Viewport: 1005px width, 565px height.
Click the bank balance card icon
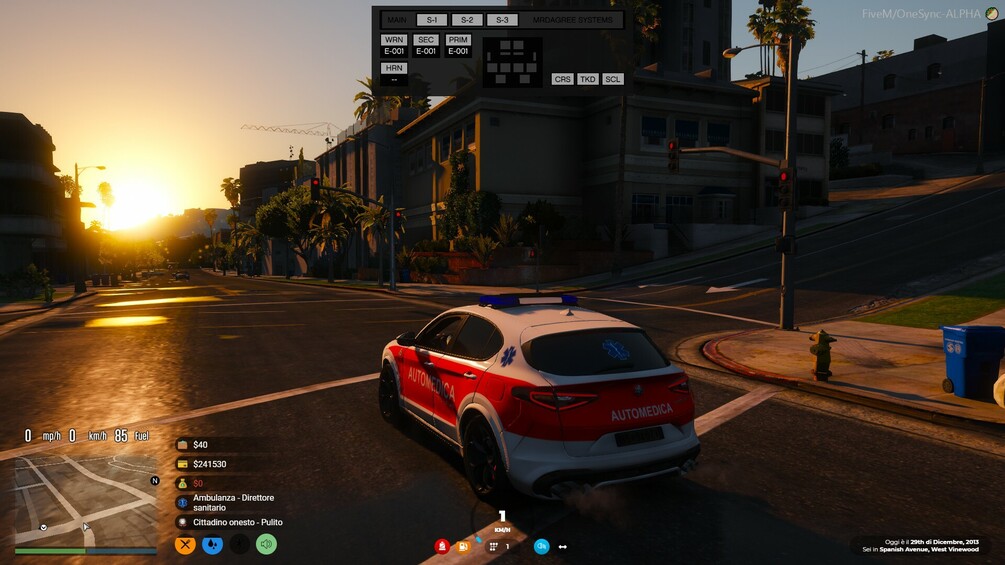pyautogui.click(x=182, y=464)
